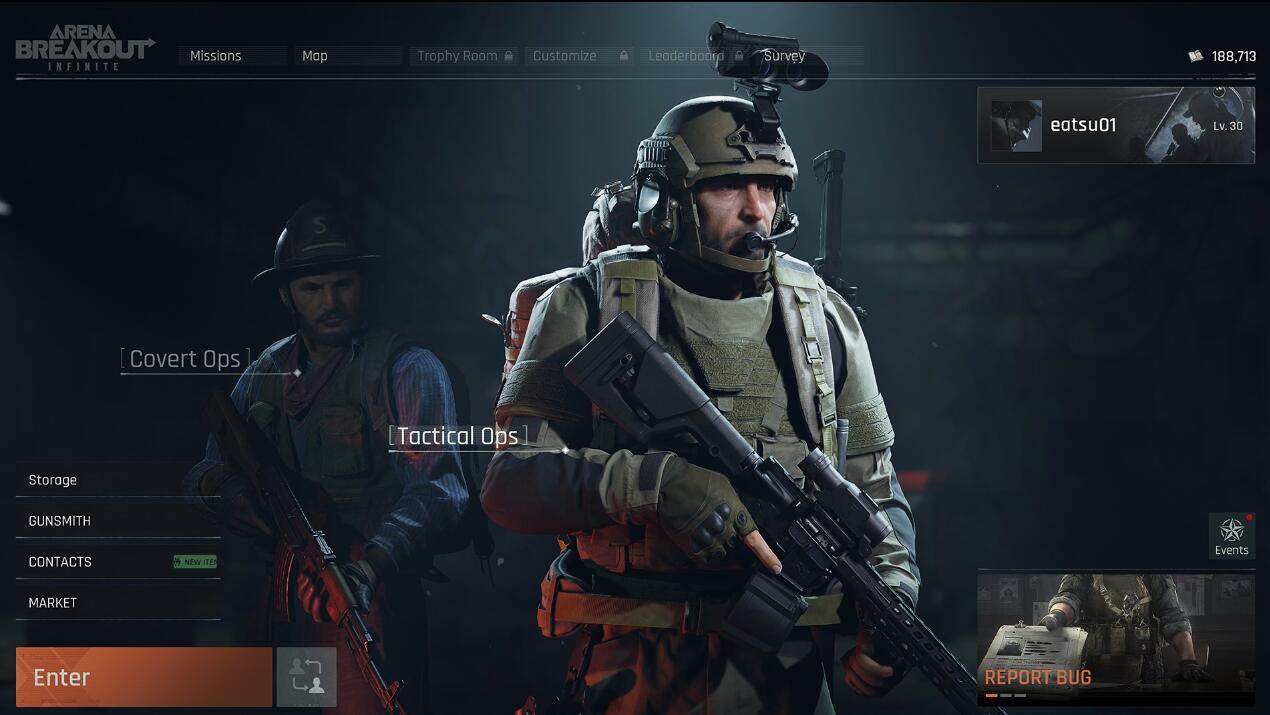Open the locked Customize tab

579,56
